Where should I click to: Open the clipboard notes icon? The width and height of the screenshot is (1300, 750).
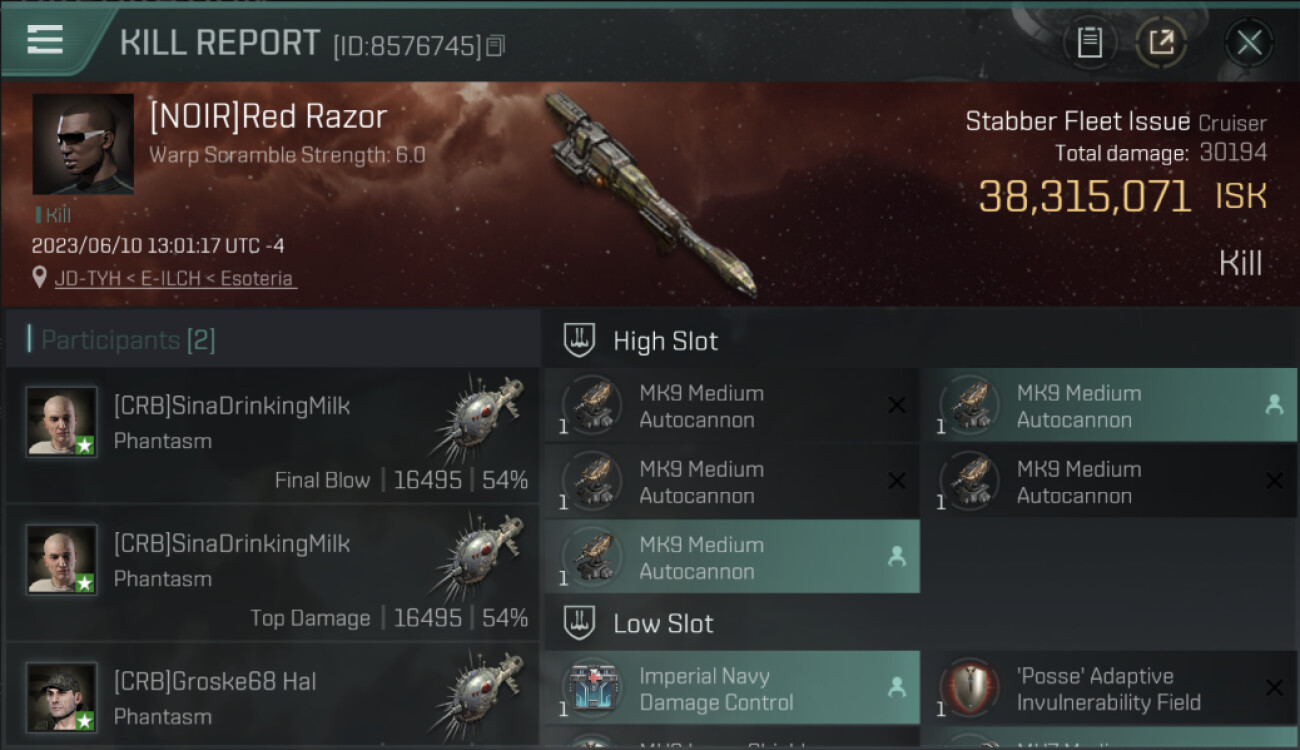pyautogui.click(x=1089, y=42)
